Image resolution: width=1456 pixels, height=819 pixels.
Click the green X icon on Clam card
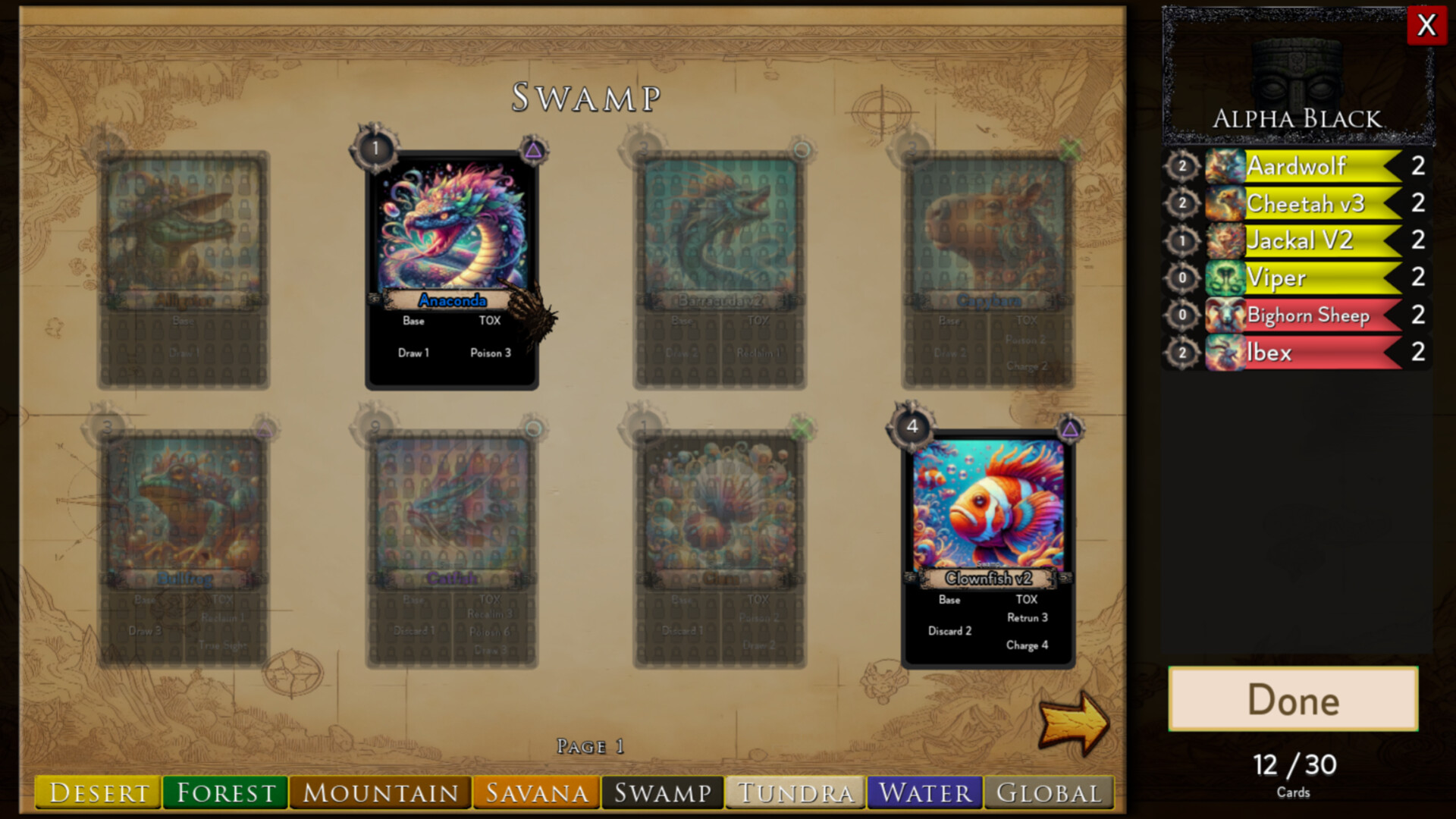802,428
